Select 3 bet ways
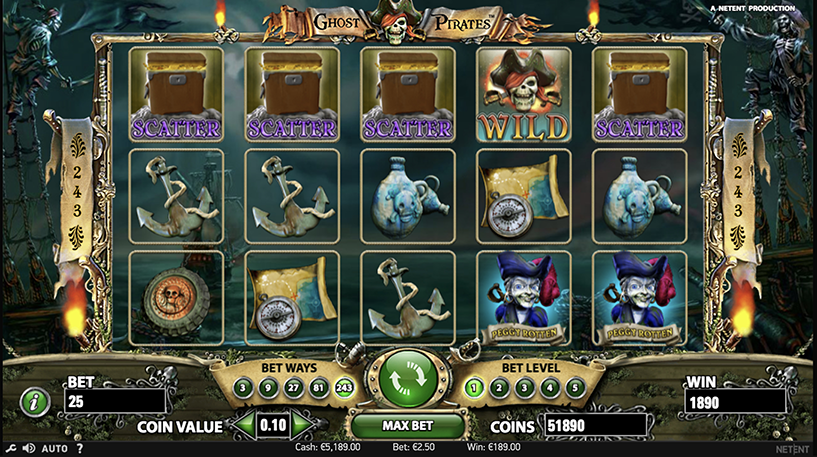 point(243,387)
